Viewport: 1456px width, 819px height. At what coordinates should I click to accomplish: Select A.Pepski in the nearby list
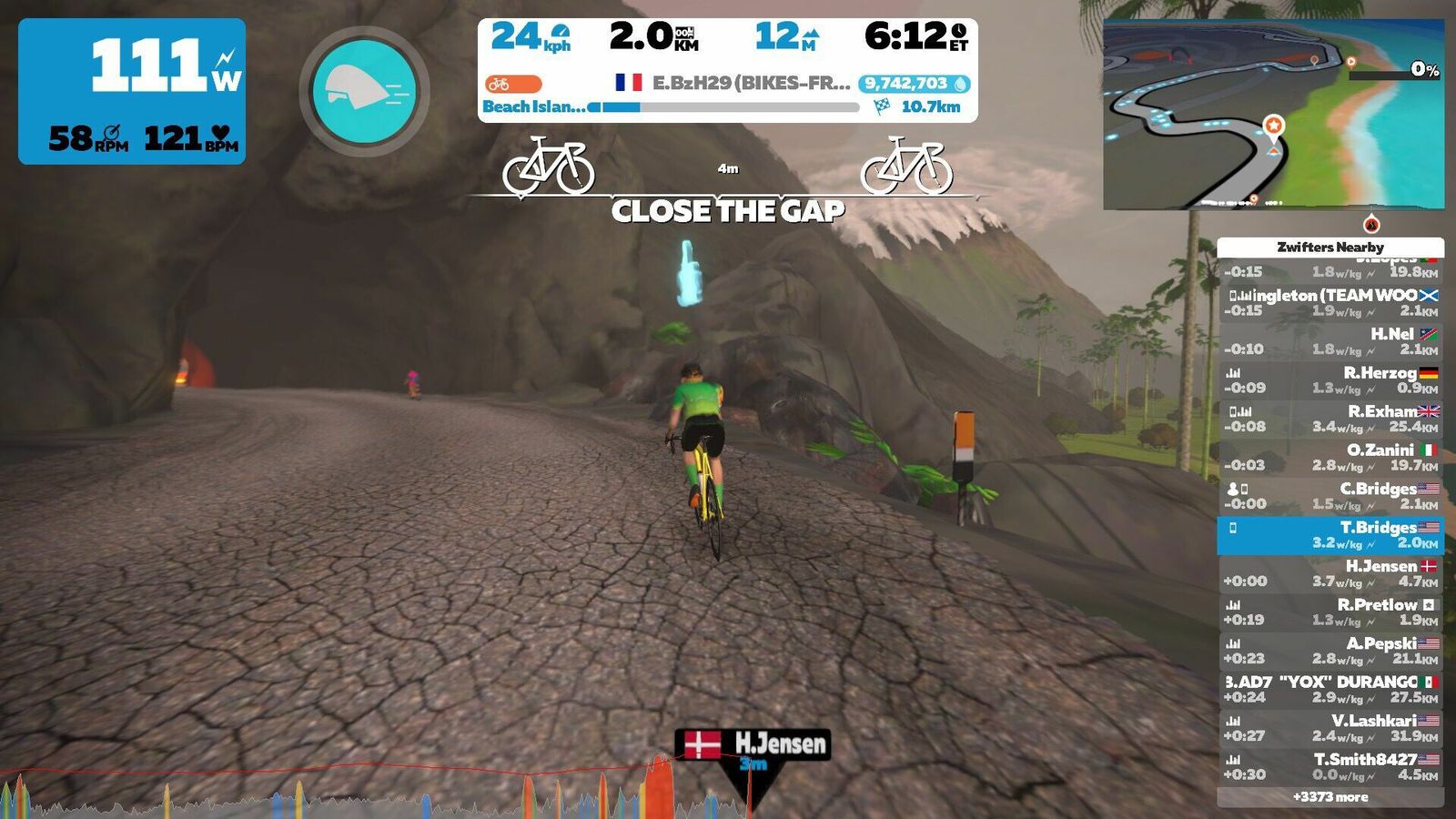tap(1330, 651)
